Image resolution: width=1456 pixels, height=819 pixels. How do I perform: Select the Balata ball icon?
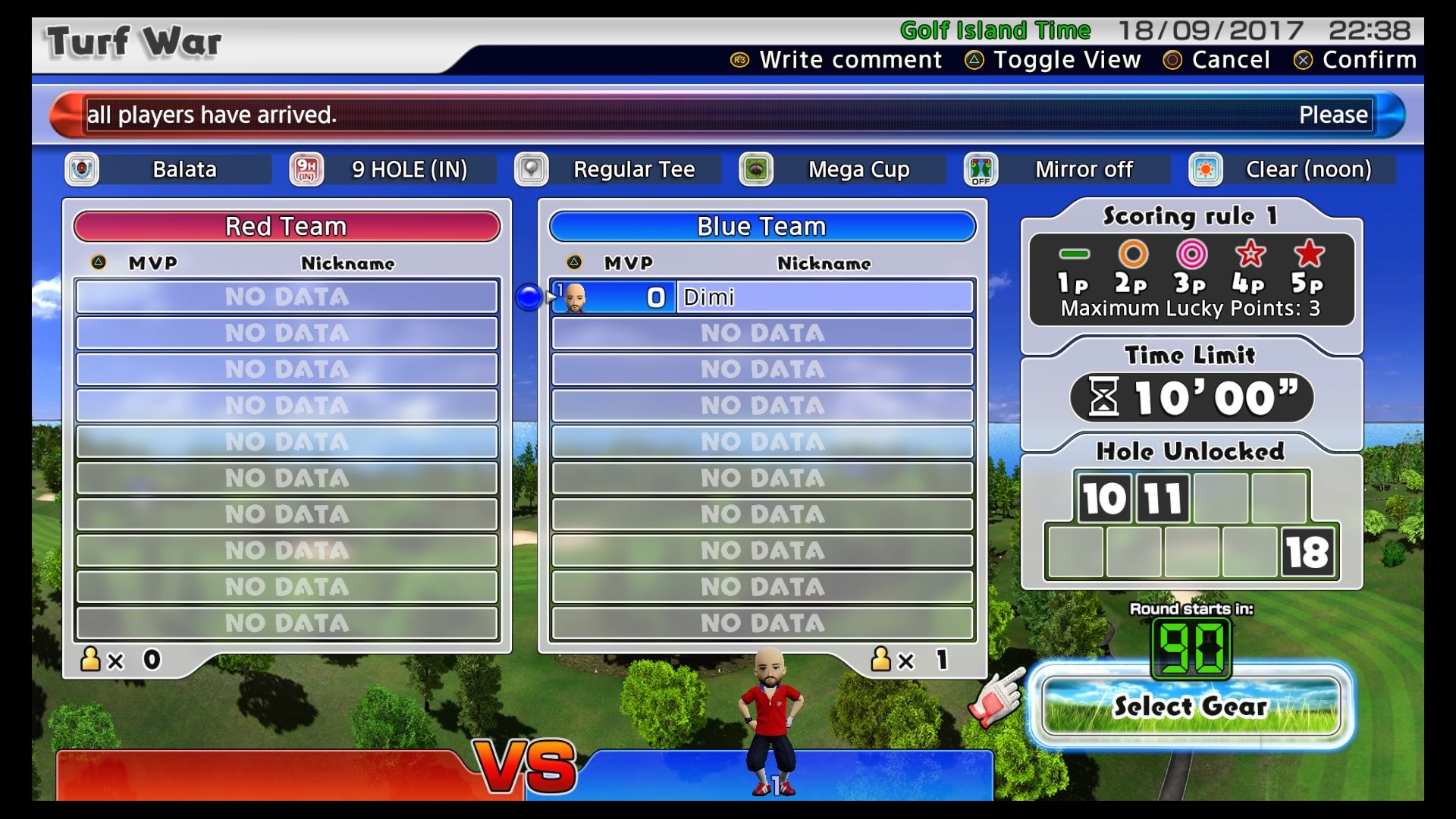click(x=82, y=169)
